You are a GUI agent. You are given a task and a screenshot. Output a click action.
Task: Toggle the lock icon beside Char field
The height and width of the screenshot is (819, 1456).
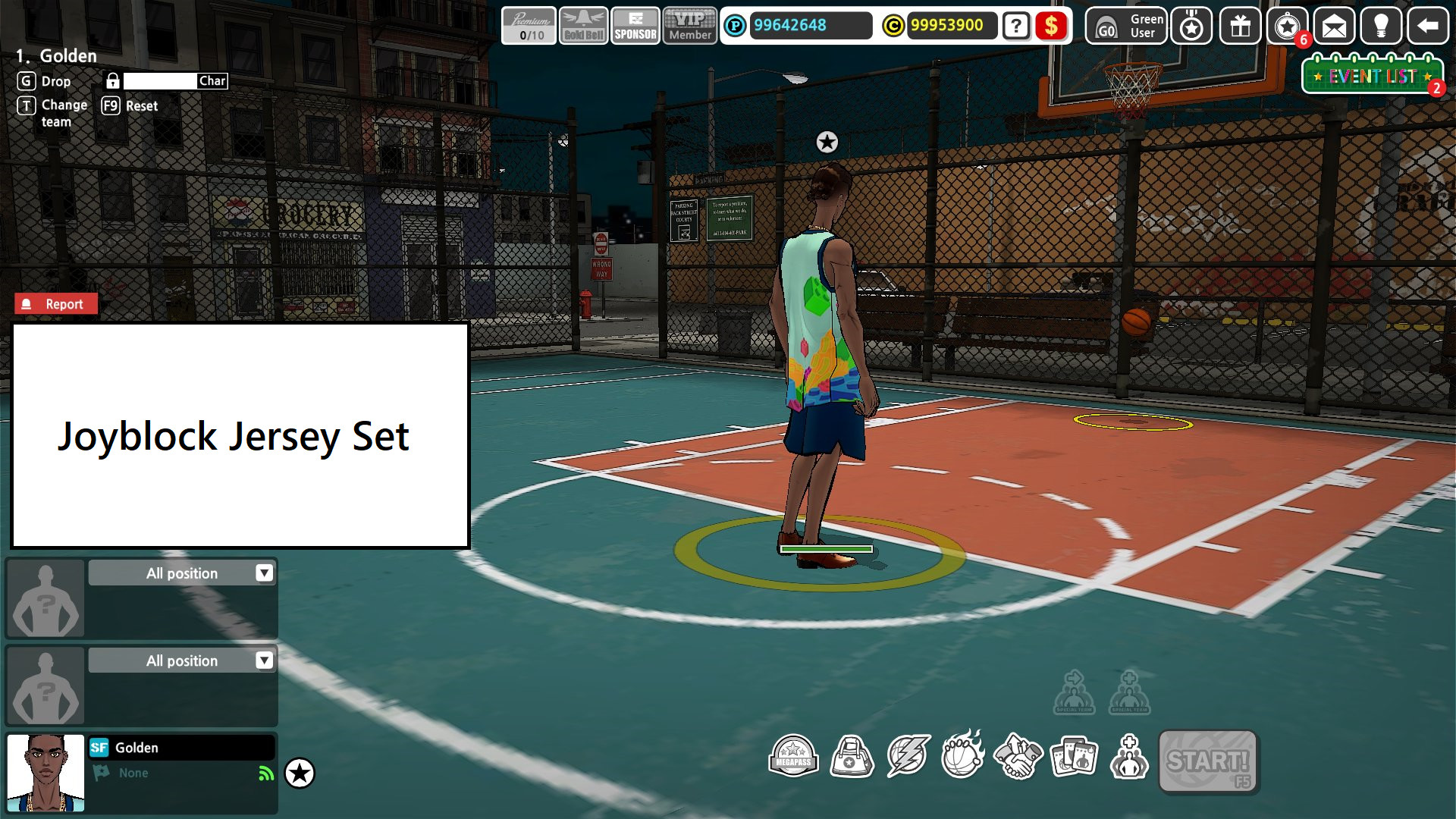(x=114, y=80)
